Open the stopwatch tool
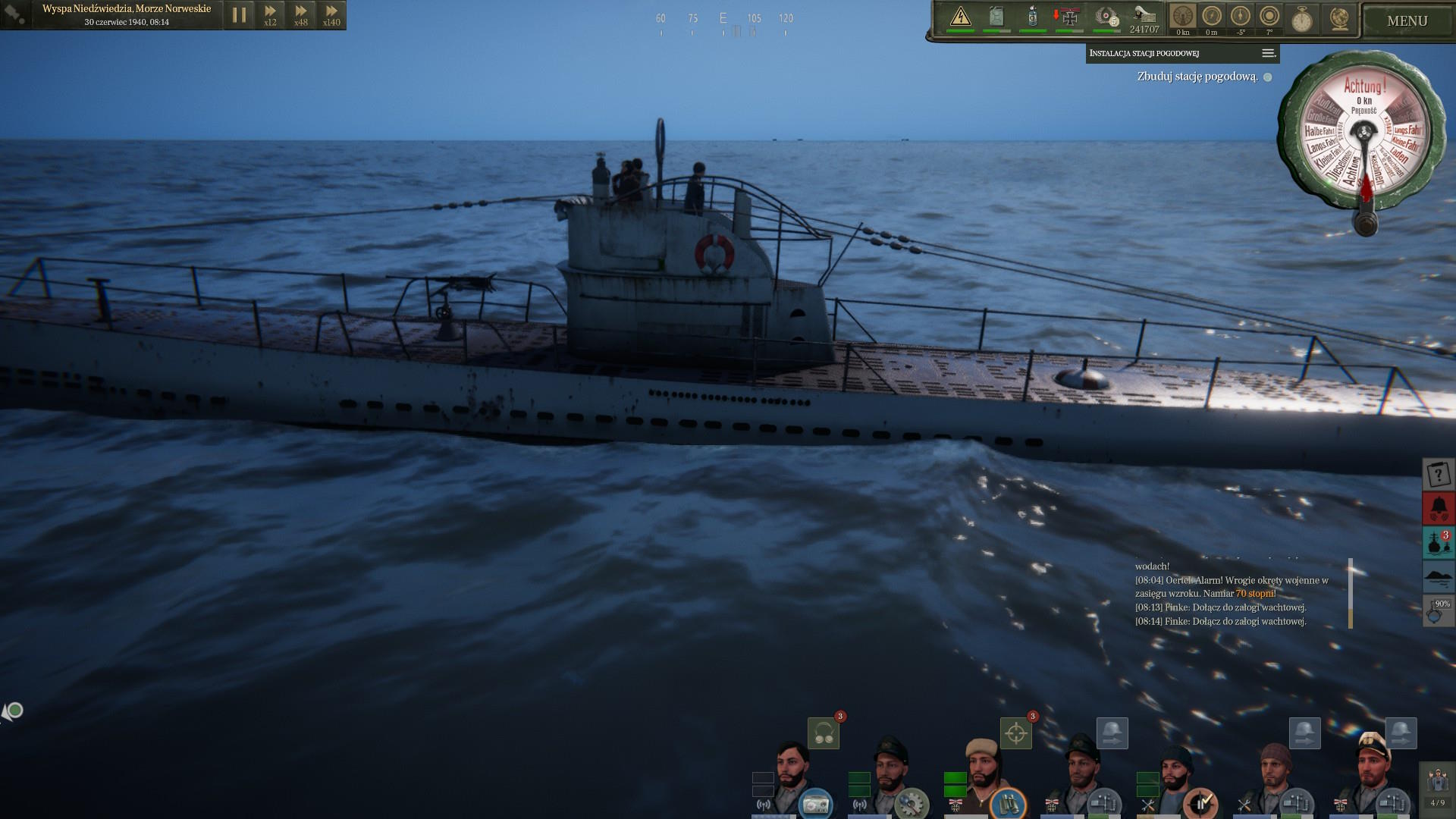 (x=1302, y=18)
